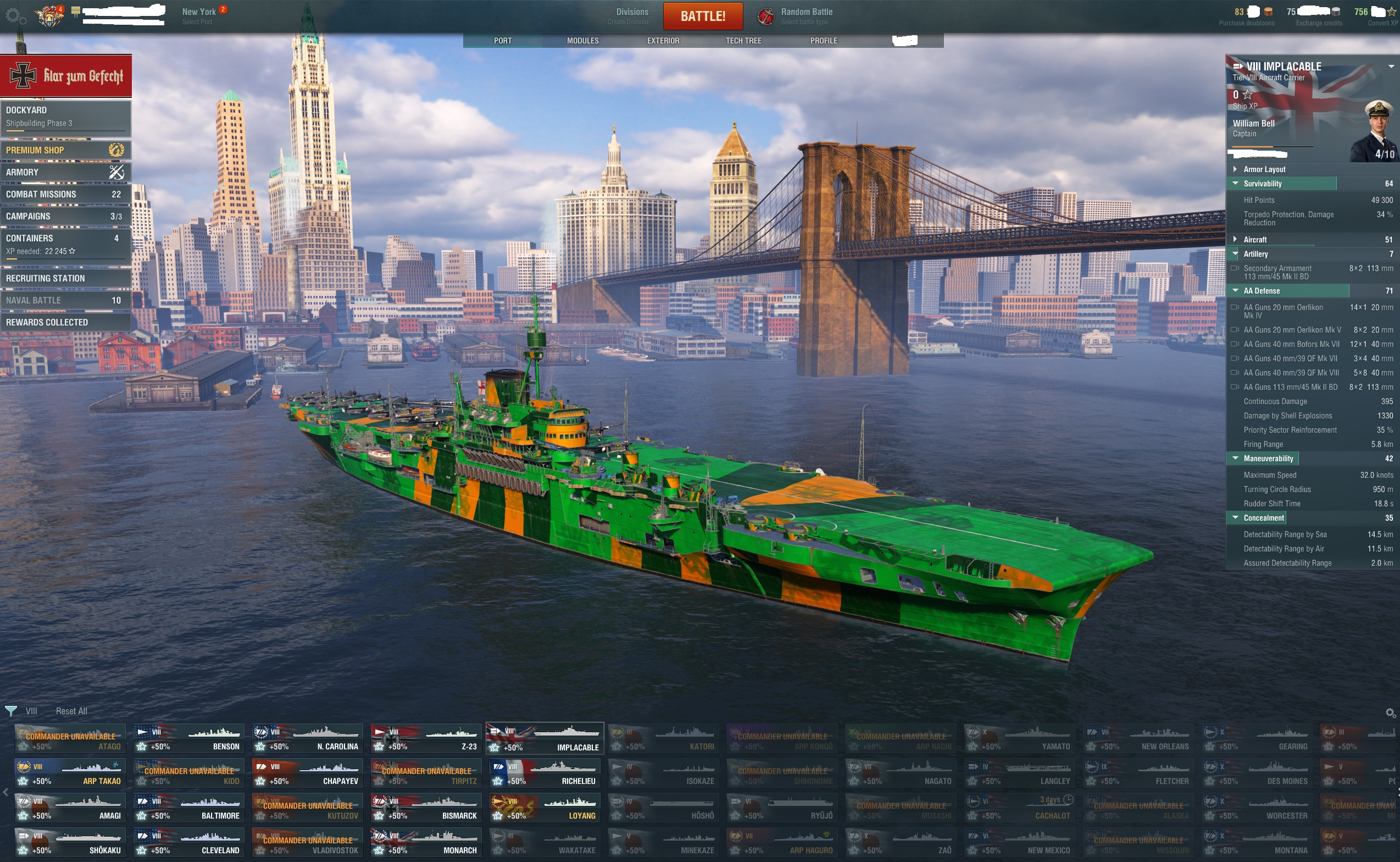Open the EXTERIOR tab
The height and width of the screenshot is (862, 1400).
[663, 40]
